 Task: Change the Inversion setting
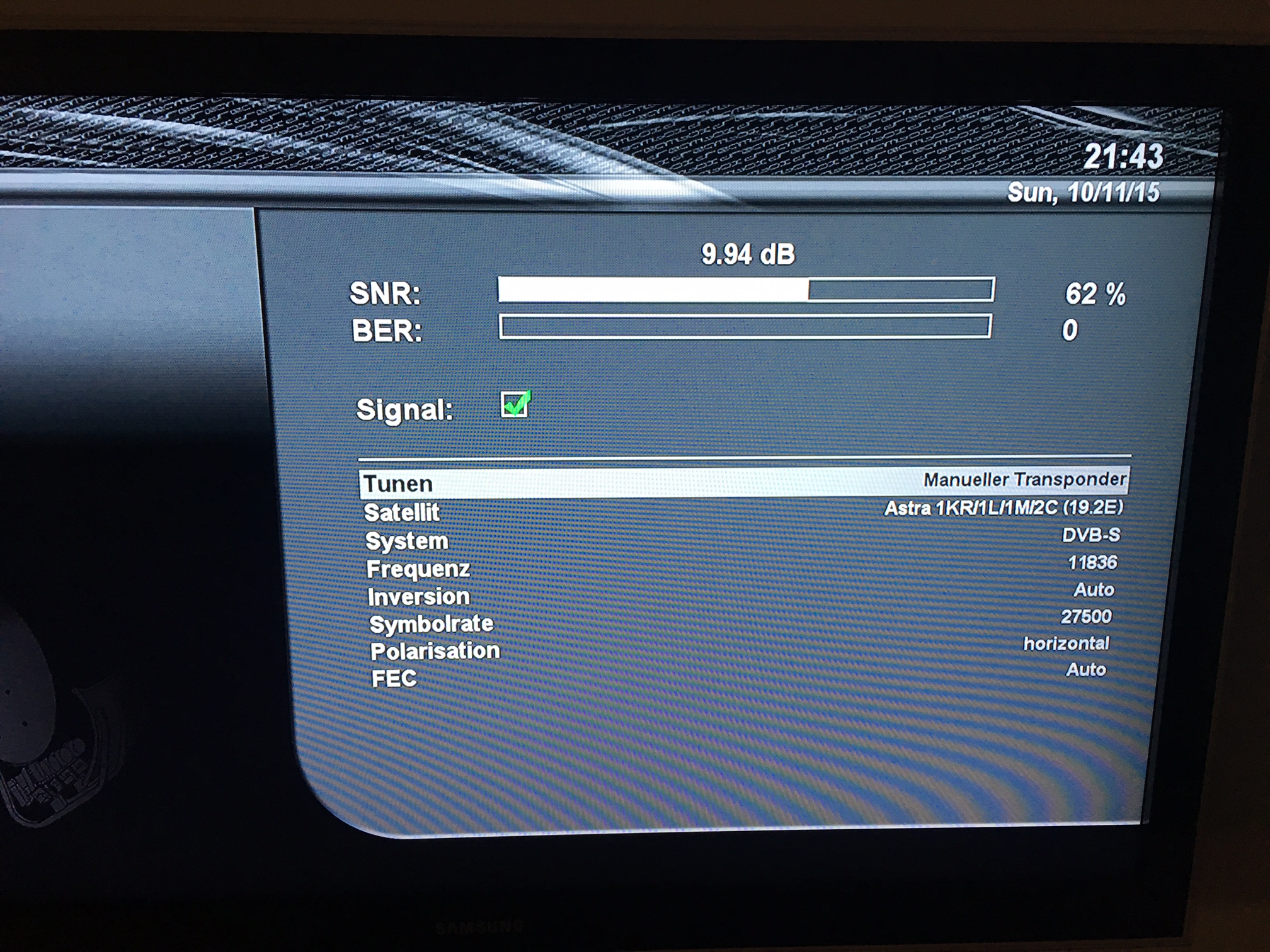[743, 594]
